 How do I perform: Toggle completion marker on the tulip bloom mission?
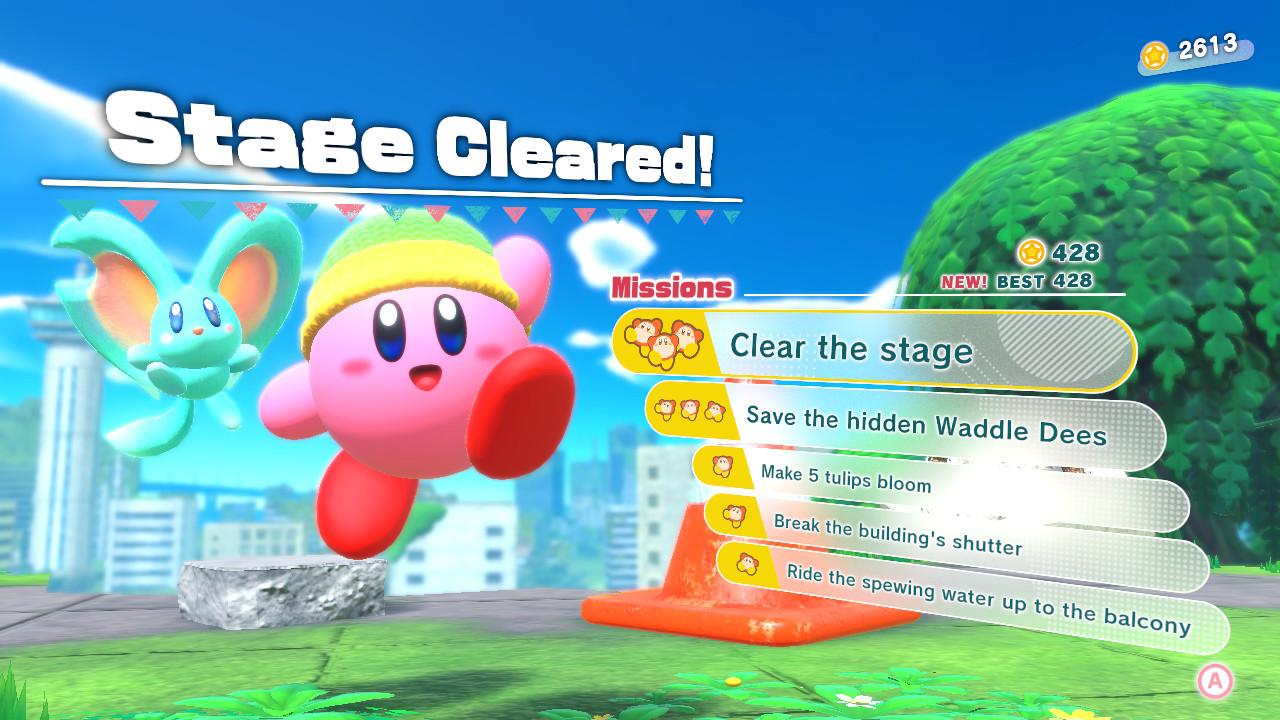click(x=720, y=466)
